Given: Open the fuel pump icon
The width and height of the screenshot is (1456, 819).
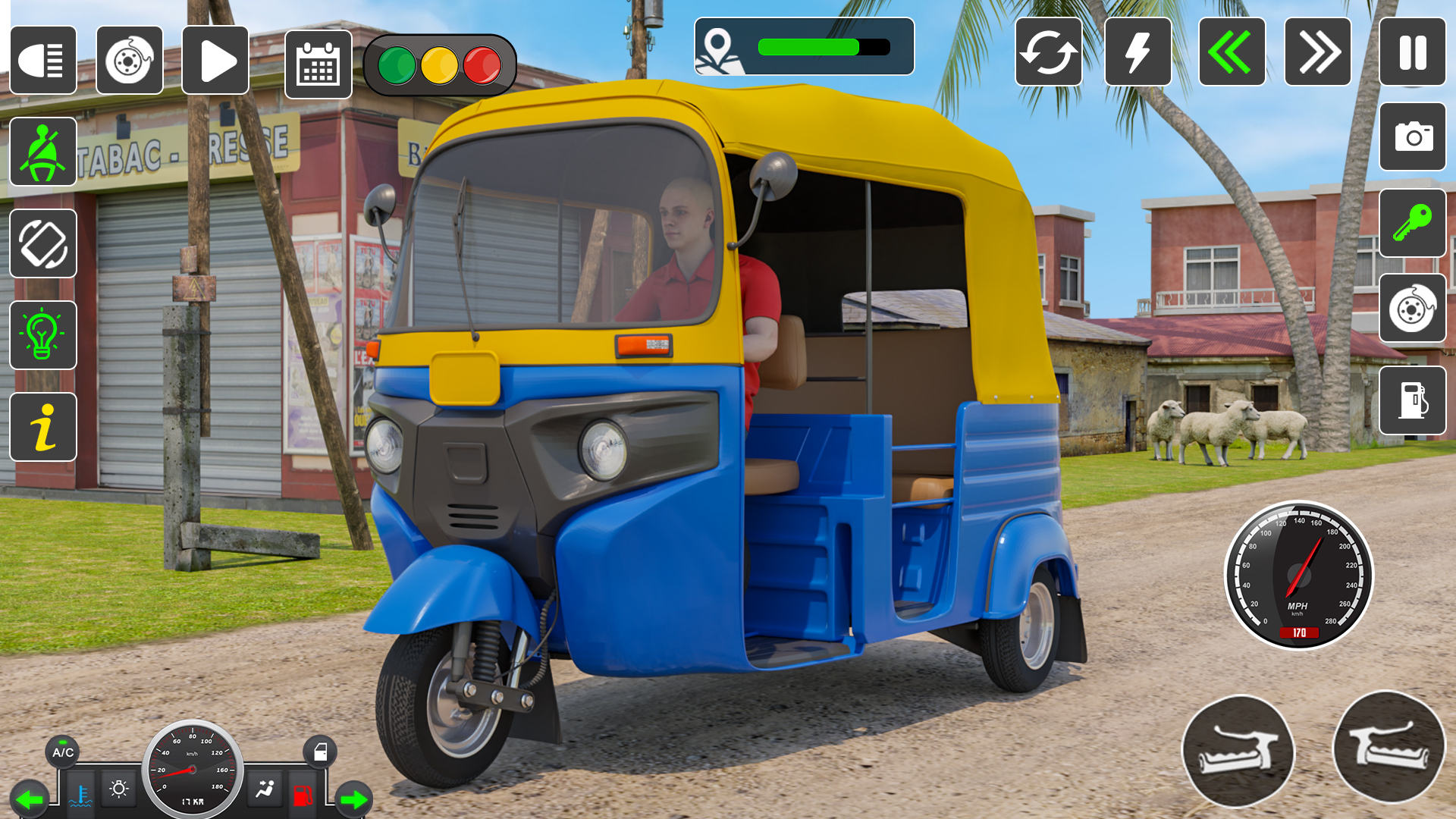Looking at the screenshot, I should click(1412, 400).
